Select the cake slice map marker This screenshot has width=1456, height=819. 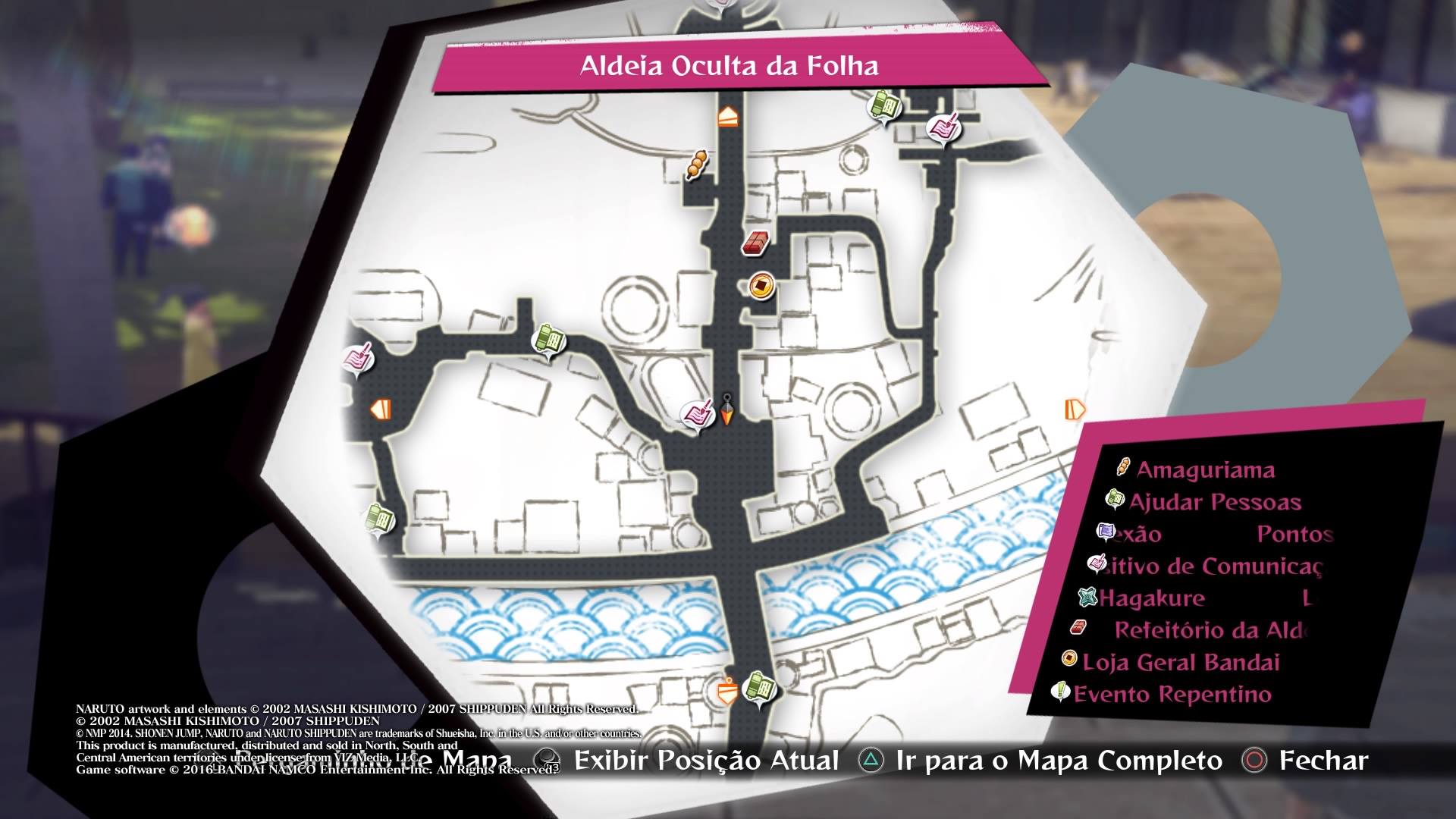tap(727, 117)
